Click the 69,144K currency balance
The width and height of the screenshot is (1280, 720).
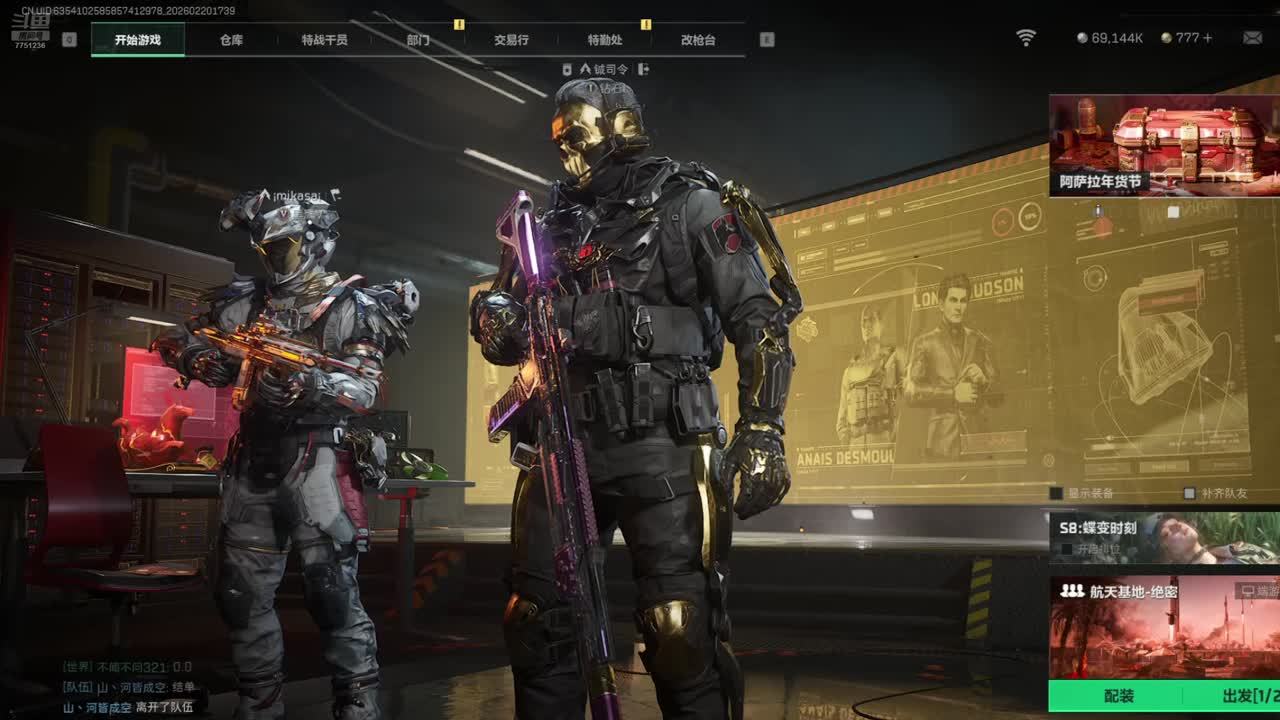click(1110, 38)
